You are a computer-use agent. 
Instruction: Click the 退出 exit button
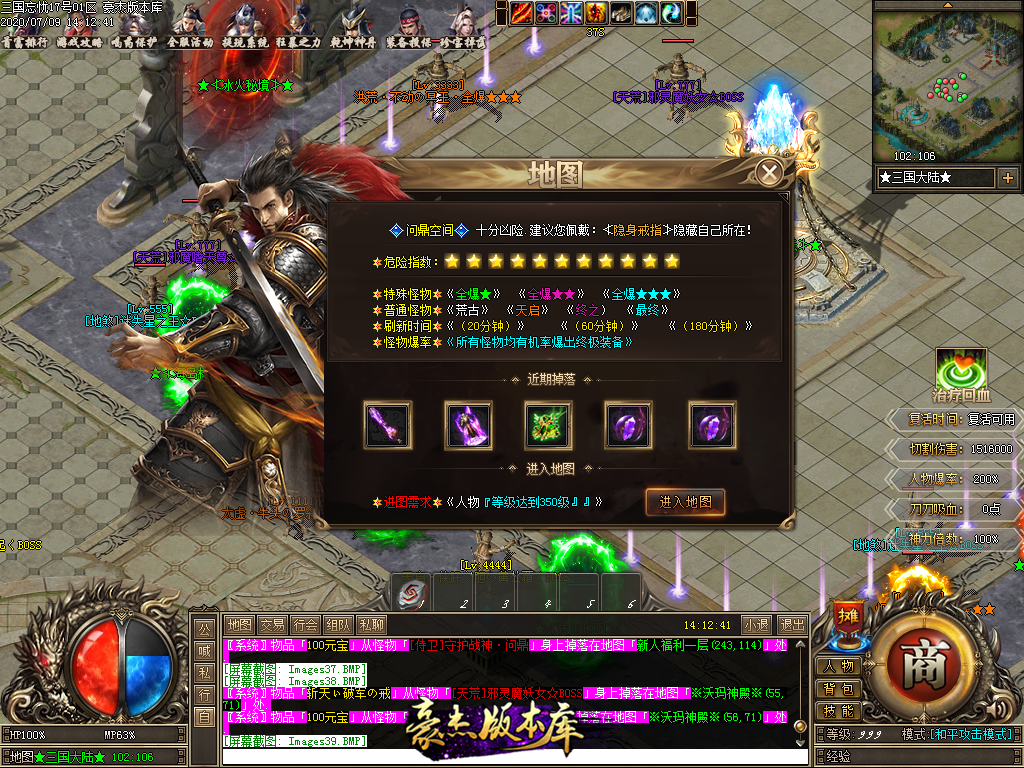pos(792,624)
